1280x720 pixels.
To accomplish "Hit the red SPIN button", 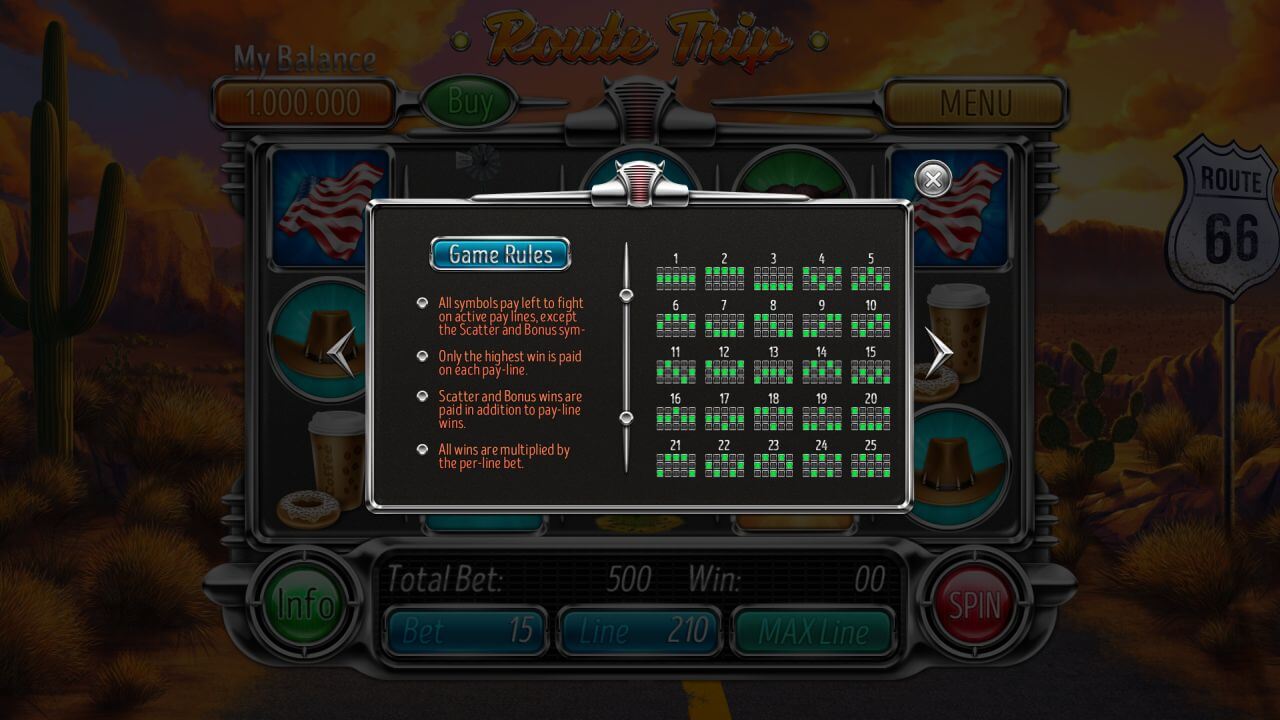I will click(x=974, y=604).
